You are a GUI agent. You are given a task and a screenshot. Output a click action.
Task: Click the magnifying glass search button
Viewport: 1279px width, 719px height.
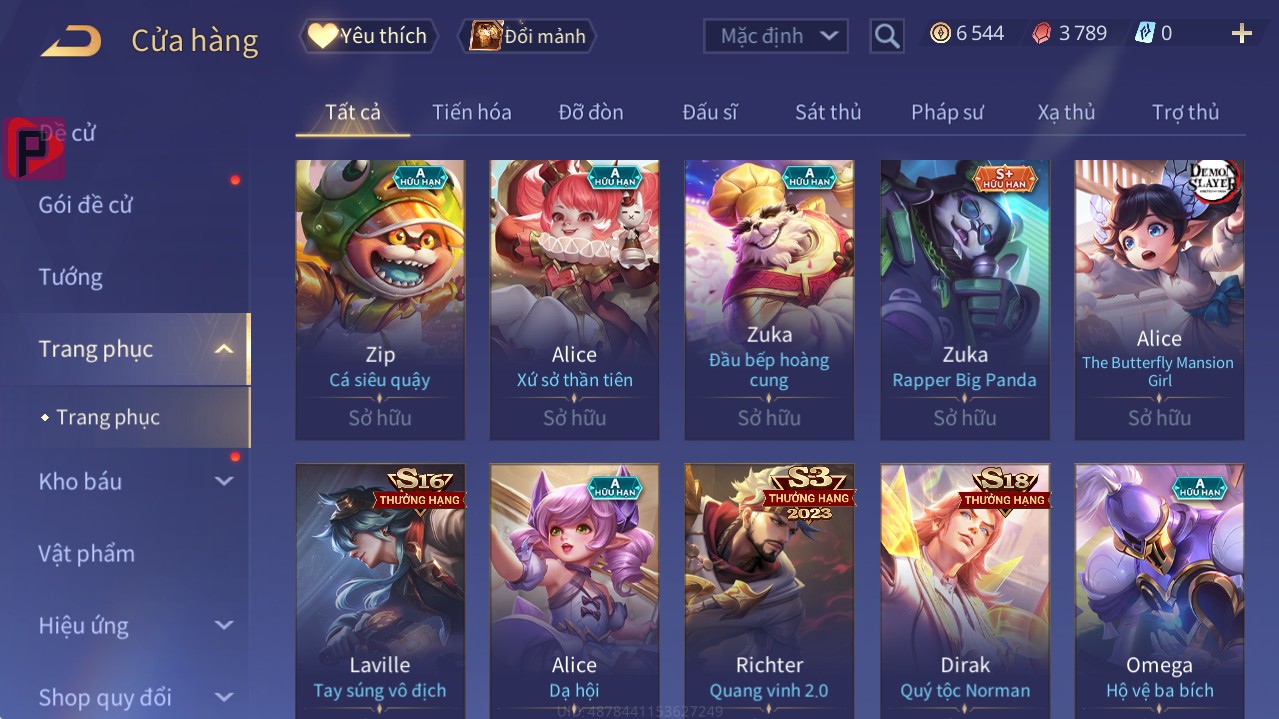(886, 36)
